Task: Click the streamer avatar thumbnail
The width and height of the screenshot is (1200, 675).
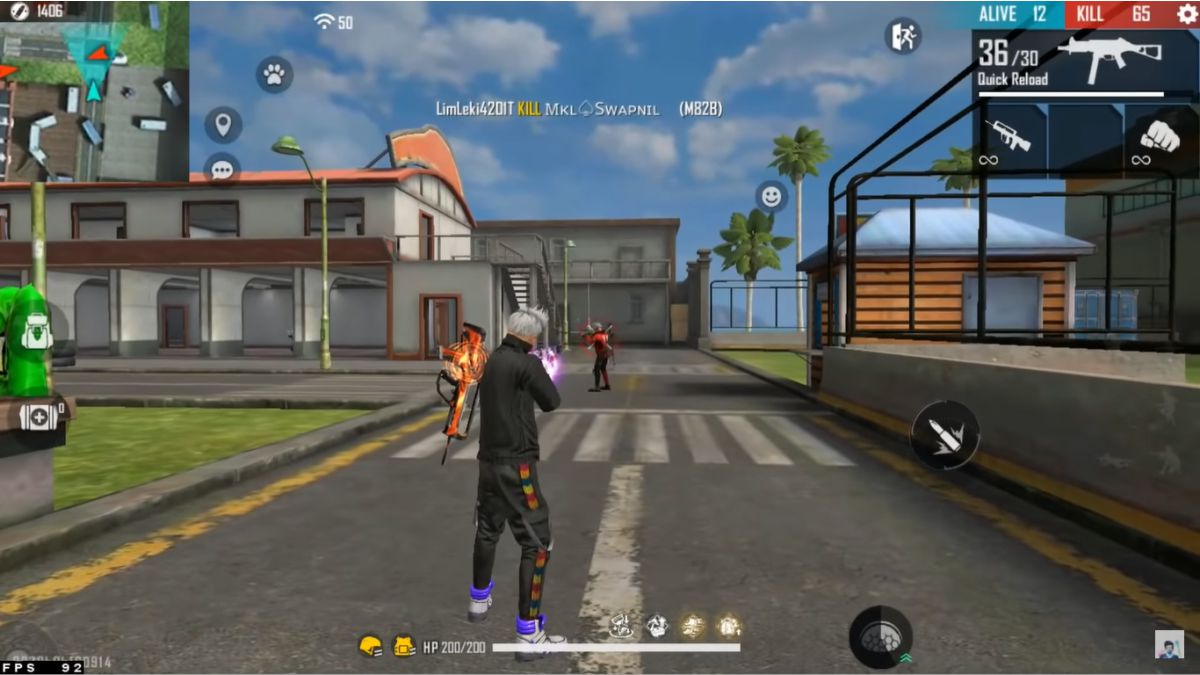Action: click(1169, 644)
